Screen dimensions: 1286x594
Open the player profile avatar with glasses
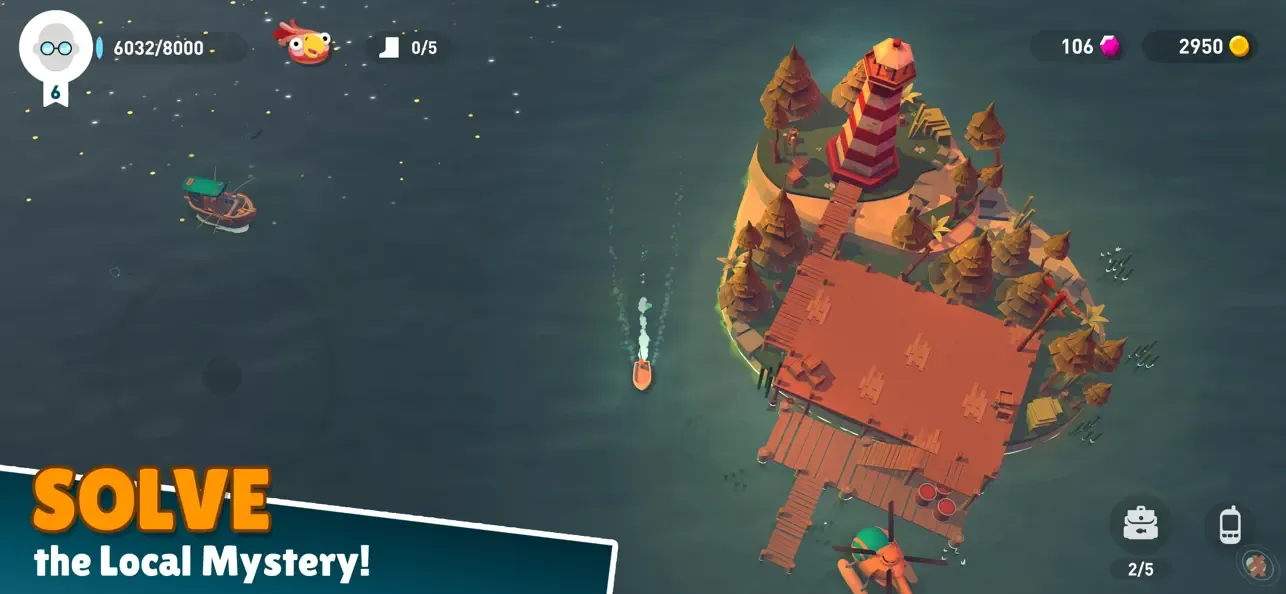[x=55, y=47]
